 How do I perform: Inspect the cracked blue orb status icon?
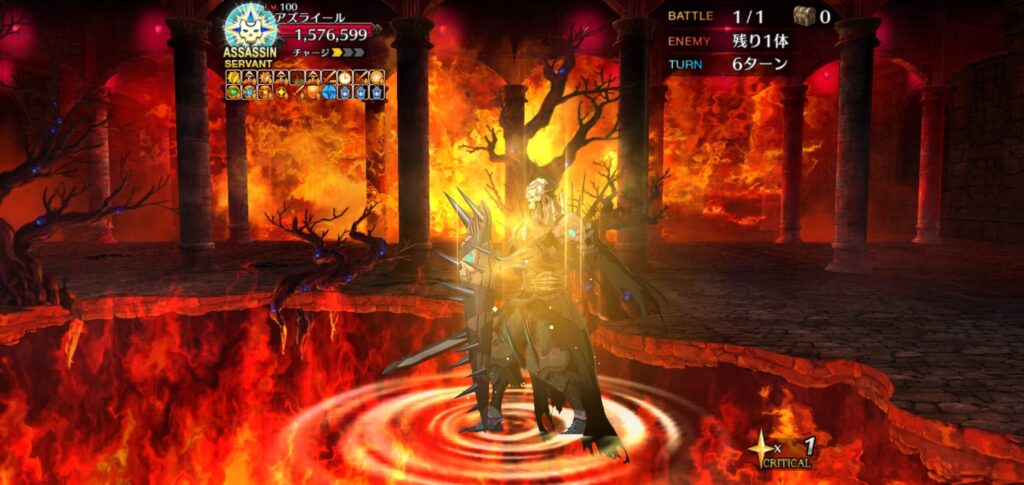[x=329, y=92]
